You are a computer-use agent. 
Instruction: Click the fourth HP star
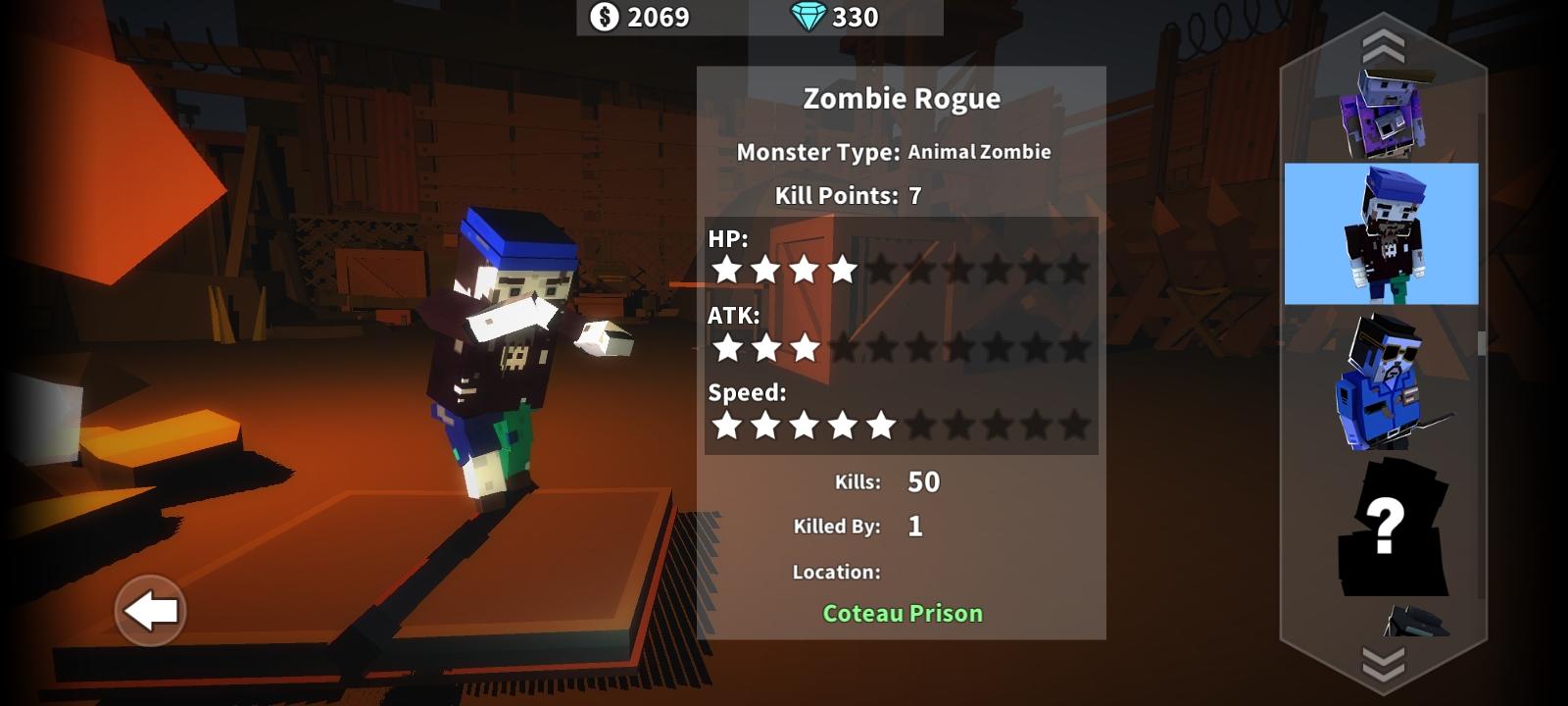pyautogui.click(x=845, y=272)
